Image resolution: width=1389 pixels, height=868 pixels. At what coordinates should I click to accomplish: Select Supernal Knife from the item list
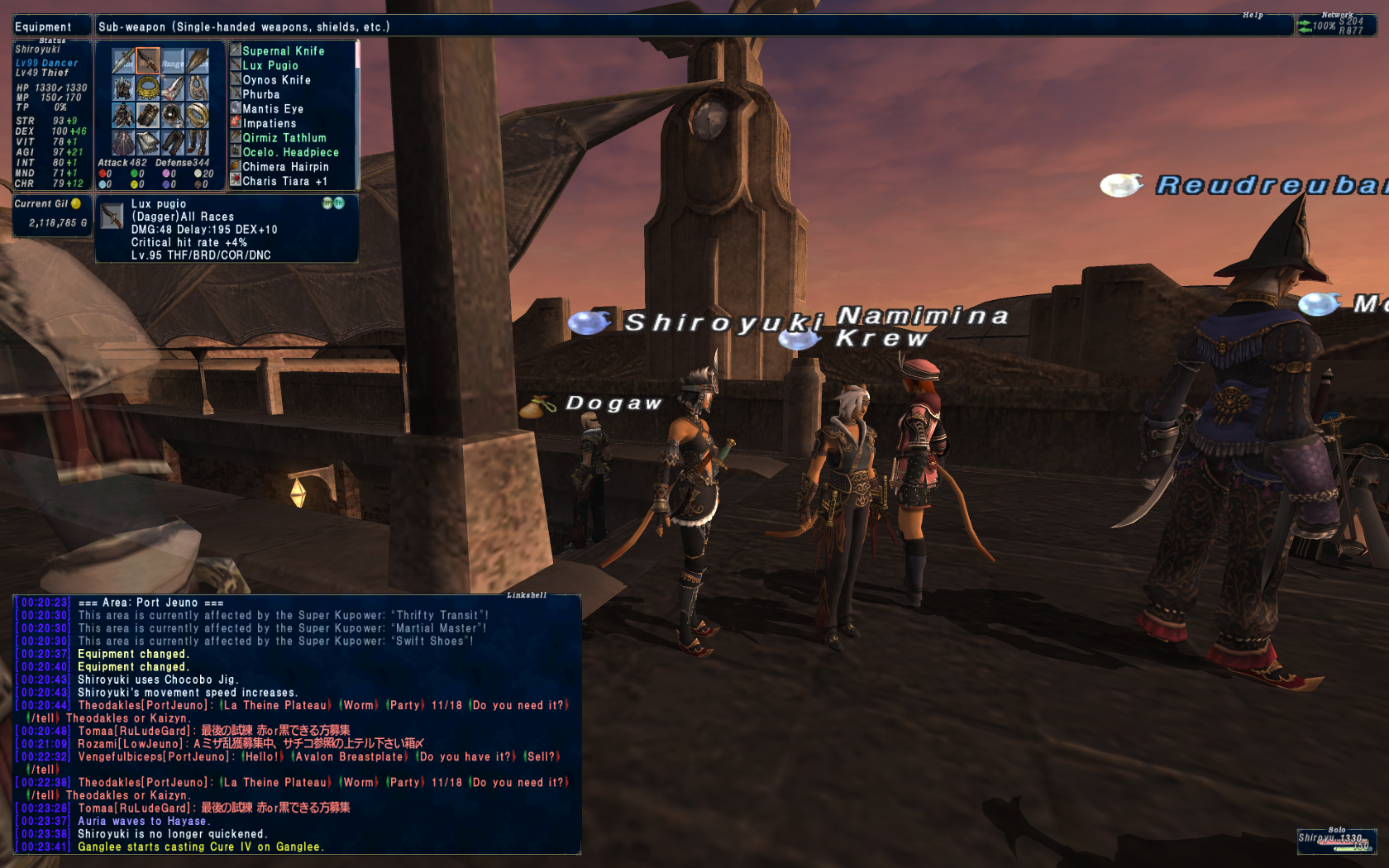(x=283, y=51)
